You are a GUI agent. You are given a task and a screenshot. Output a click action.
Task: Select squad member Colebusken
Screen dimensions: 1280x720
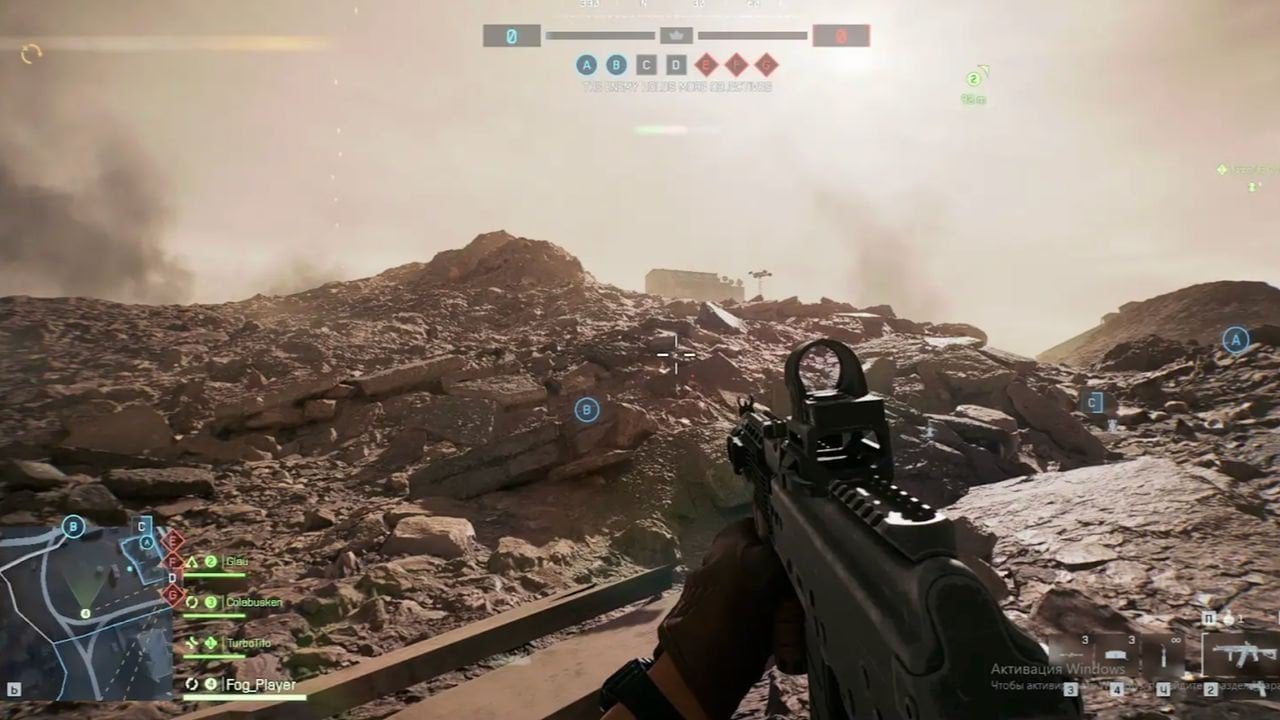coord(253,602)
